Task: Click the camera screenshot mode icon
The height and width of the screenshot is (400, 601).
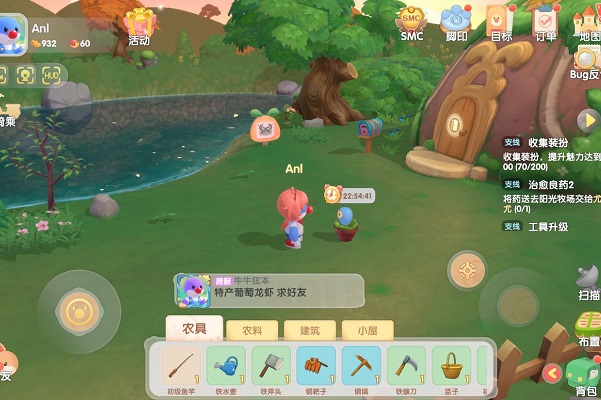Action: tap(24, 75)
